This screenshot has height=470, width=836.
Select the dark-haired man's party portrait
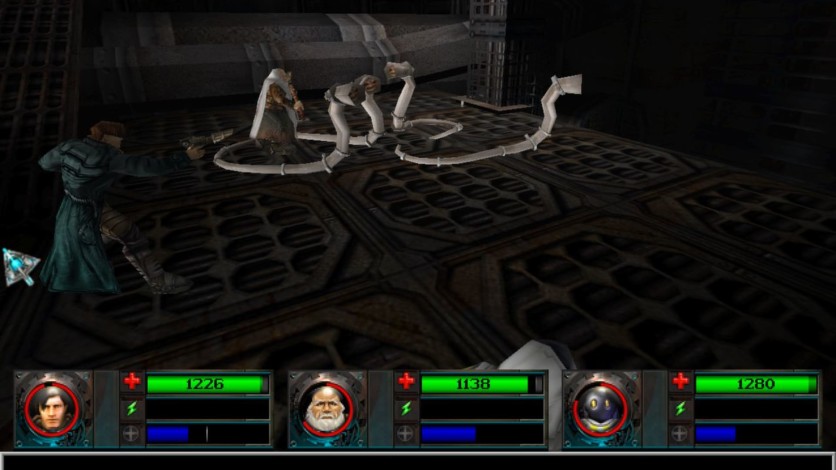tap(52, 408)
